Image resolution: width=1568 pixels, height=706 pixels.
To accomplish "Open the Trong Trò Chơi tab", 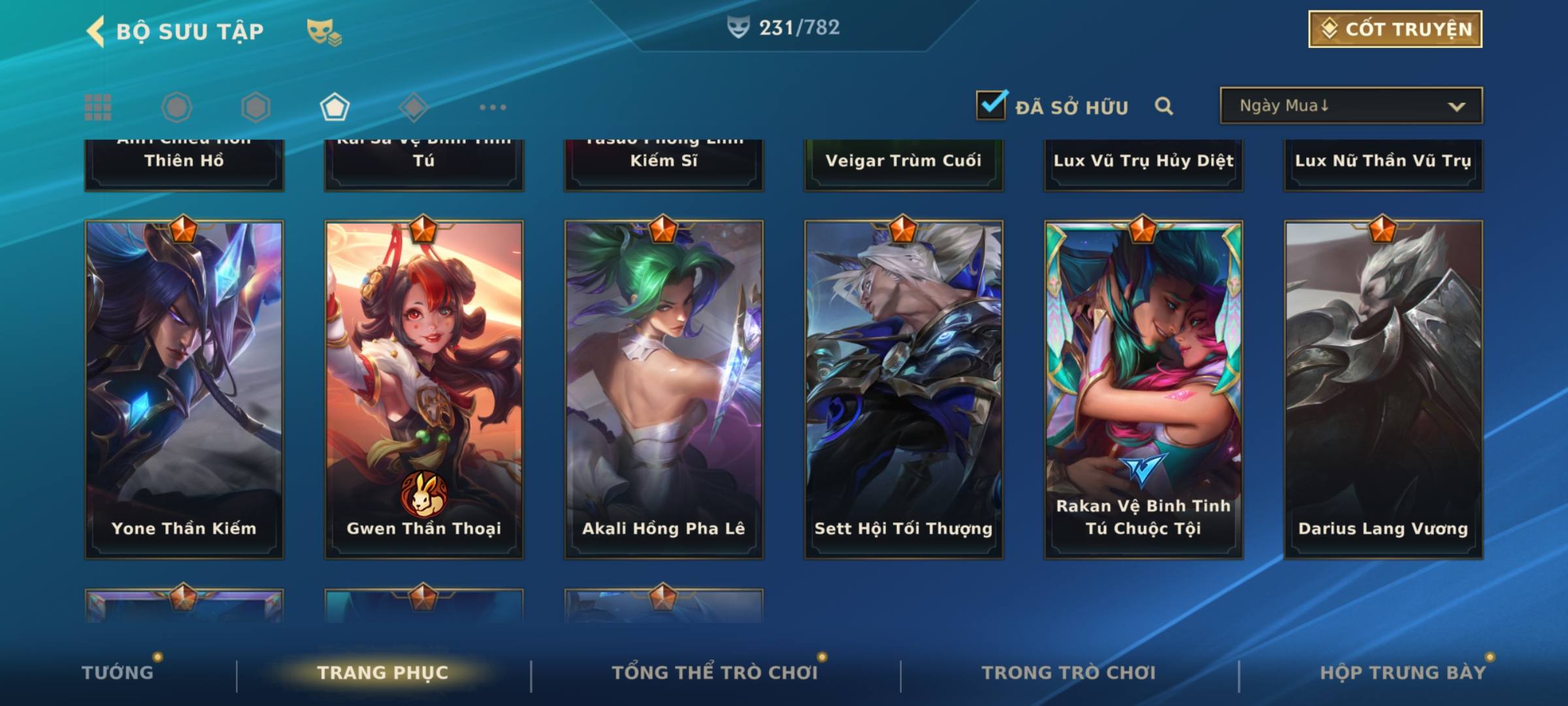I will click(x=1069, y=673).
